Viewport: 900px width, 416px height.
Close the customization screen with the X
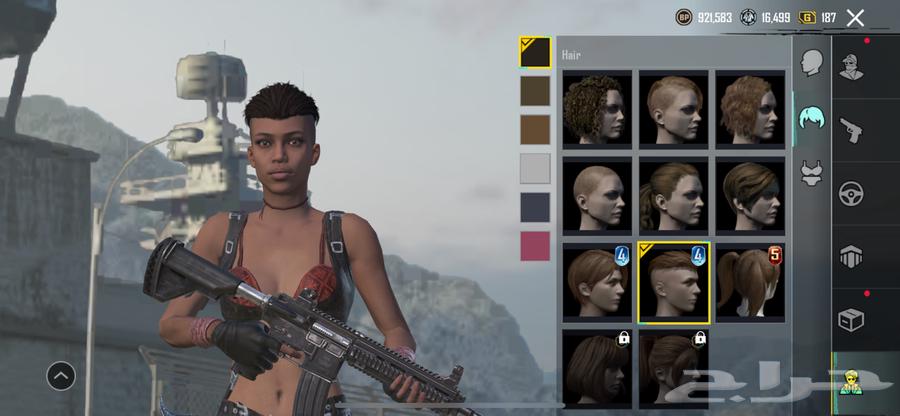pos(855,17)
